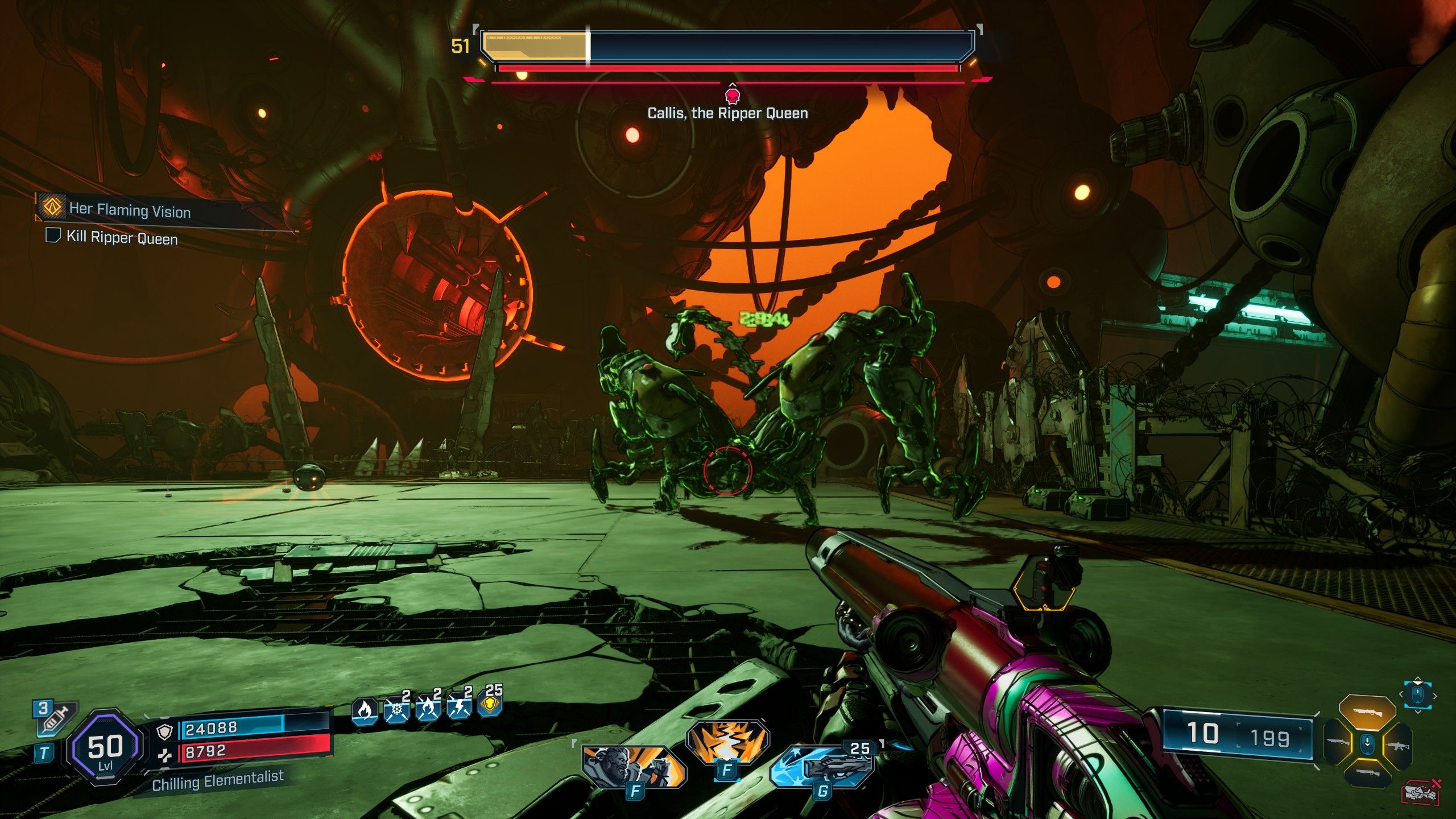
Task: Inspect the lightning shock status icon
Action: (459, 709)
